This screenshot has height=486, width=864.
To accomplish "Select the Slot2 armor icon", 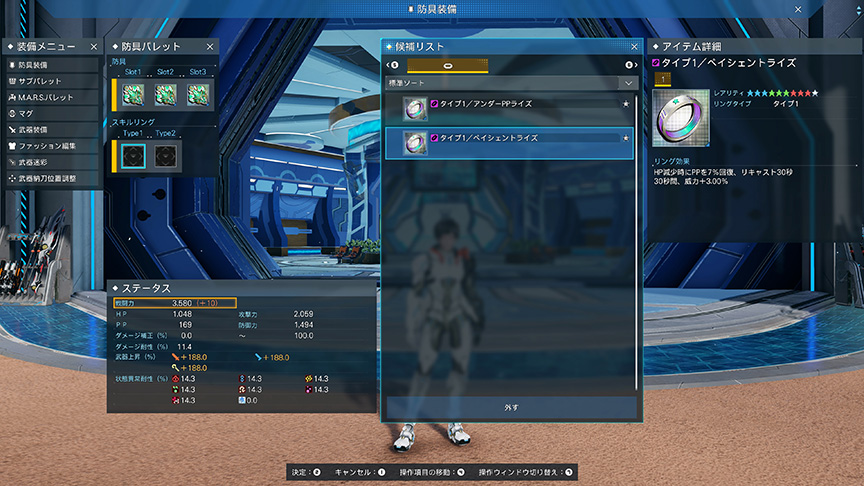I will tap(165, 94).
